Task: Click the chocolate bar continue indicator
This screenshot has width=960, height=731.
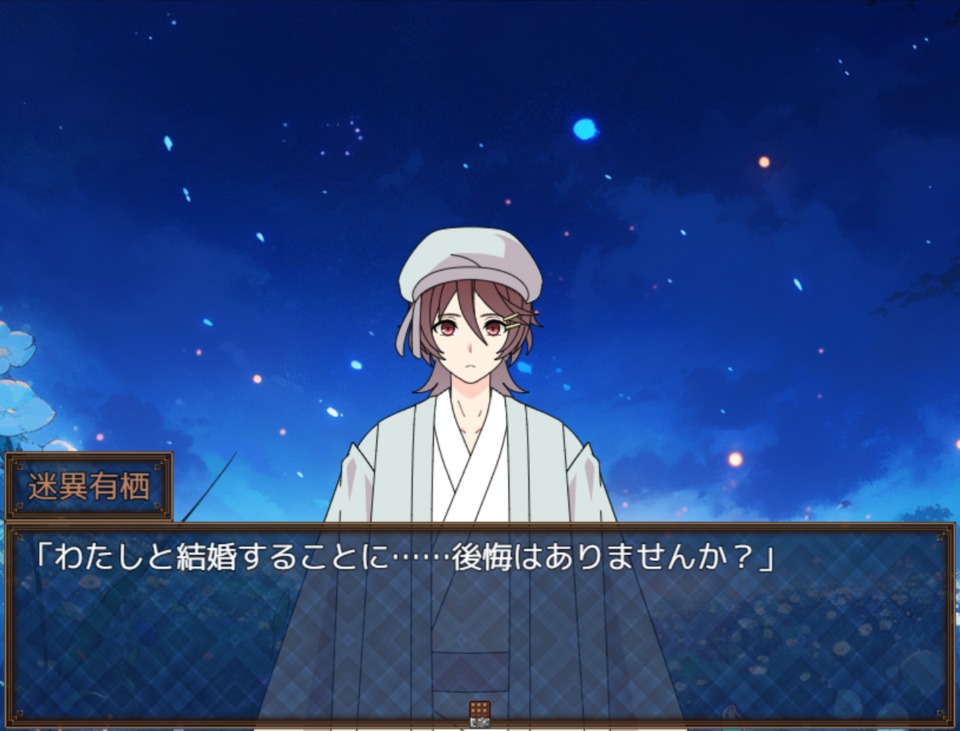Action: (x=480, y=712)
